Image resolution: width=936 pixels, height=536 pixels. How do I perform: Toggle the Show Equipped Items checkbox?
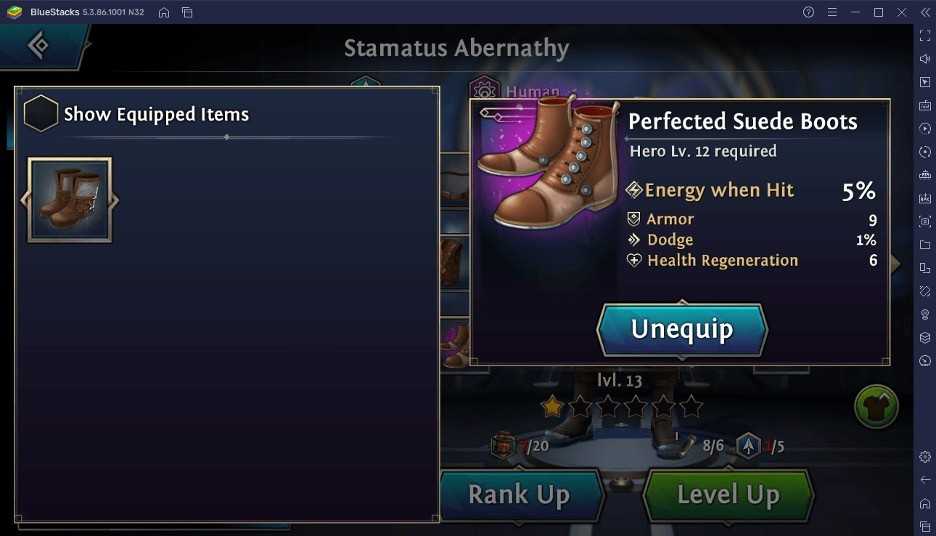pyautogui.click(x=40, y=114)
